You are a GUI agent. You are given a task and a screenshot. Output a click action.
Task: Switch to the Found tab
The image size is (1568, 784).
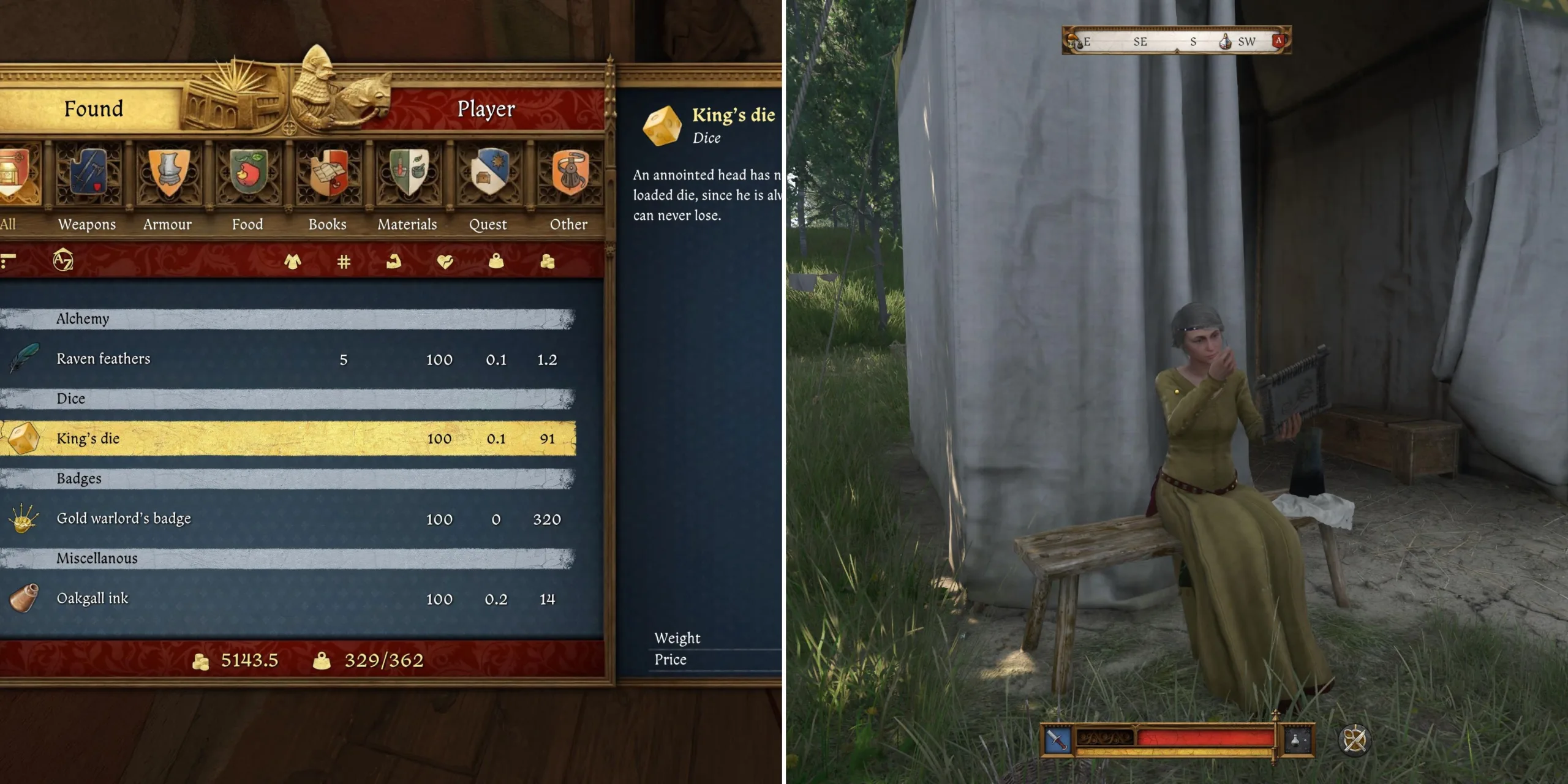click(x=92, y=108)
